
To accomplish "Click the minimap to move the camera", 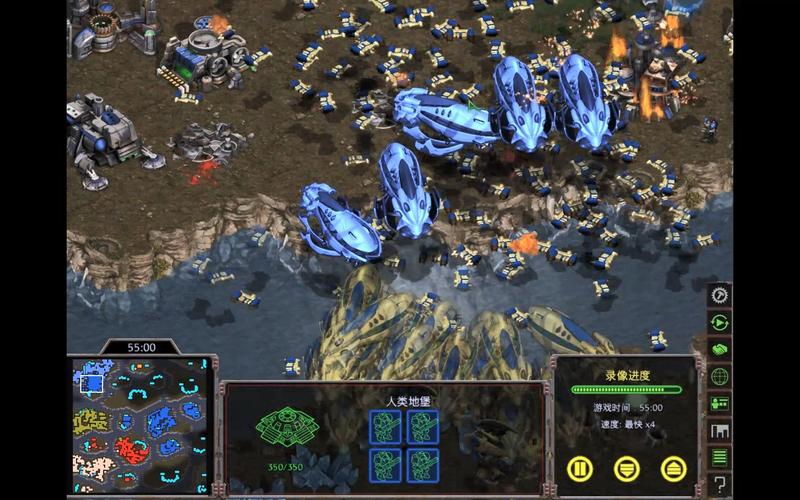I will click(140, 427).
